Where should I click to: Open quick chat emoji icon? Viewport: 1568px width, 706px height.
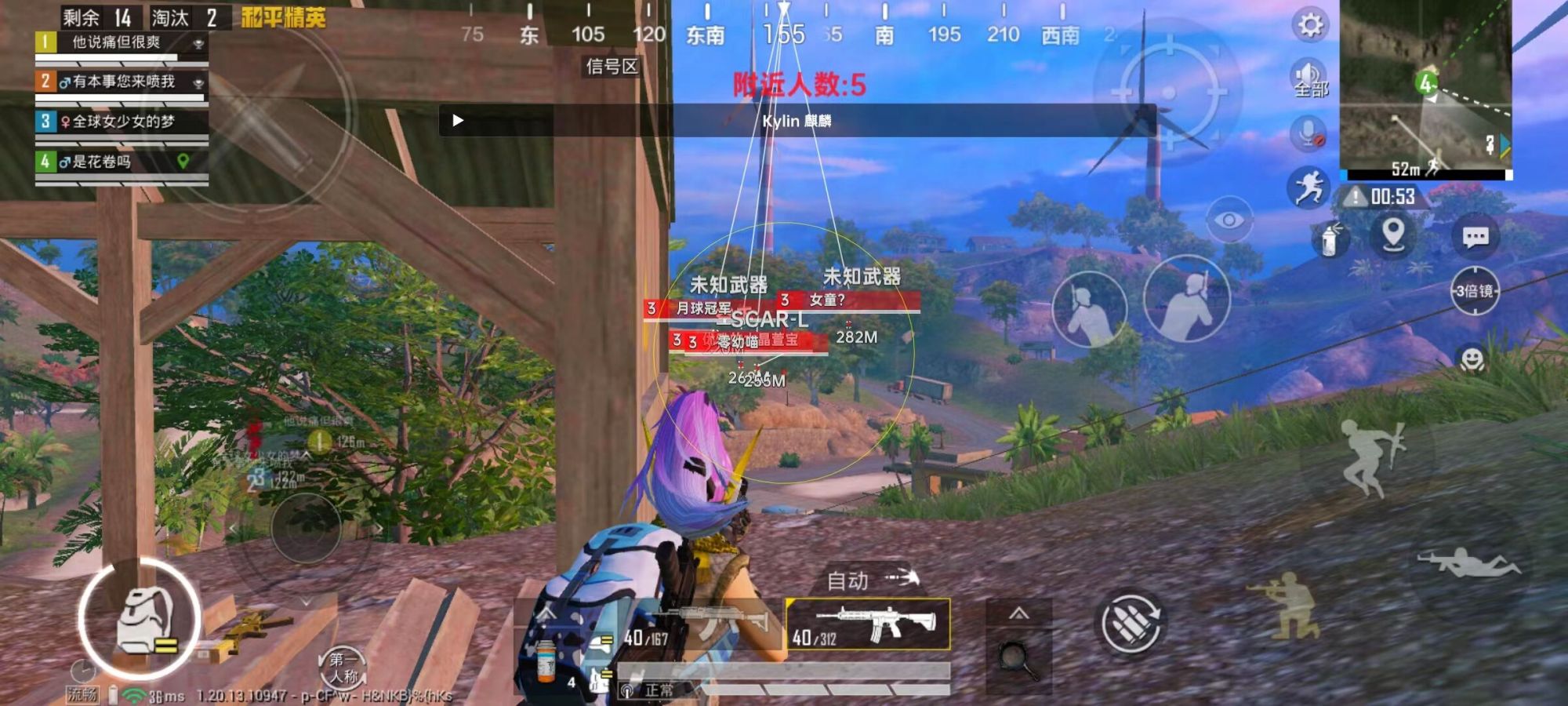[x=1472, y=359]
